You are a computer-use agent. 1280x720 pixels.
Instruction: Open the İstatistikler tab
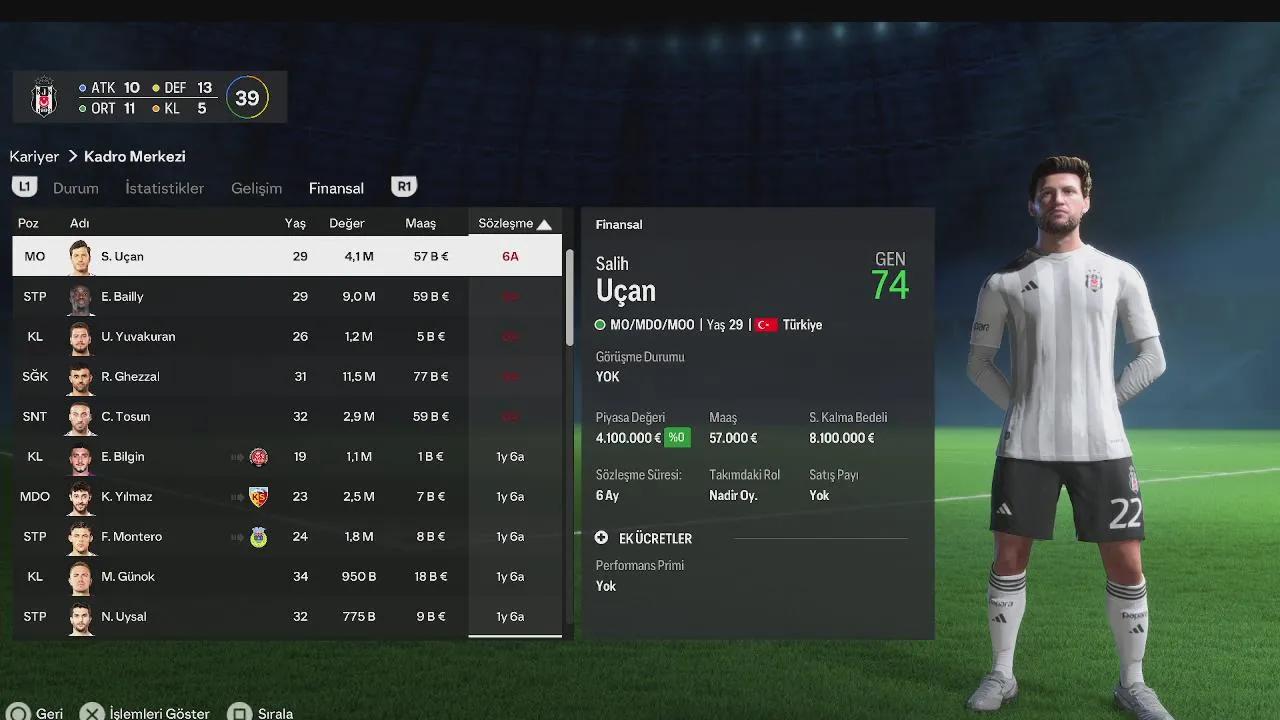pos(164,188)
